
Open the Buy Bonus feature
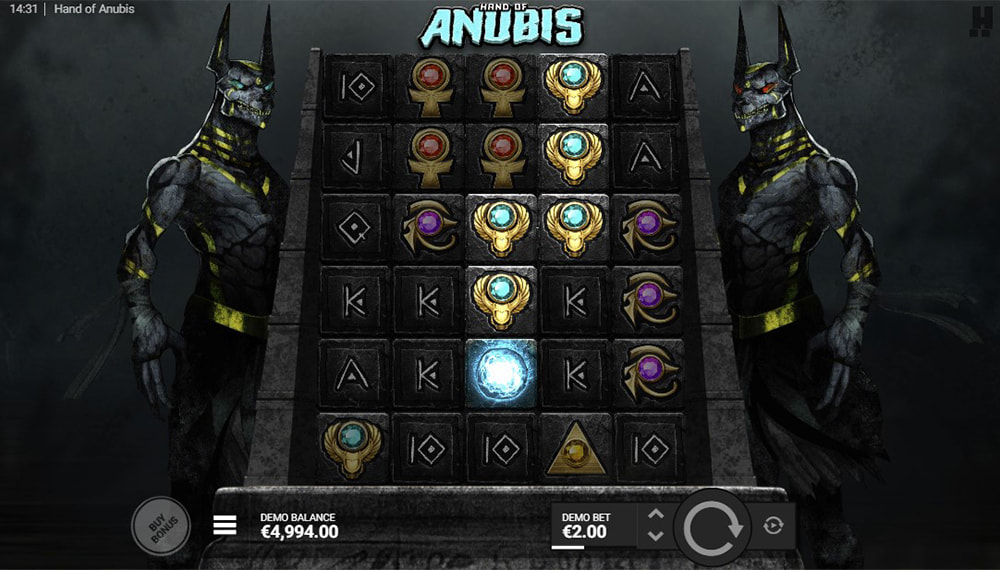160,525
